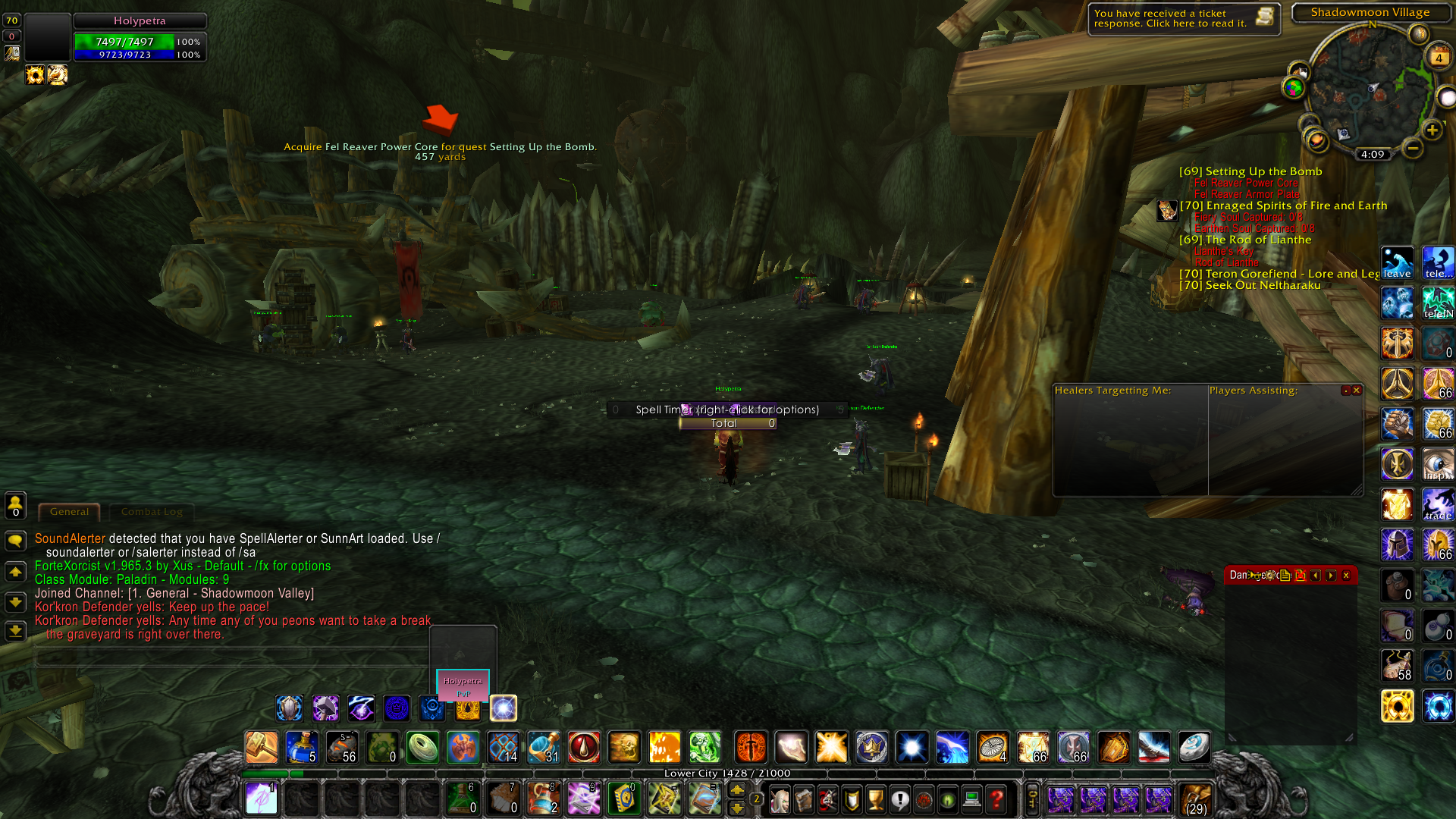
Task: Select the General chat tab
Action: 69,512
